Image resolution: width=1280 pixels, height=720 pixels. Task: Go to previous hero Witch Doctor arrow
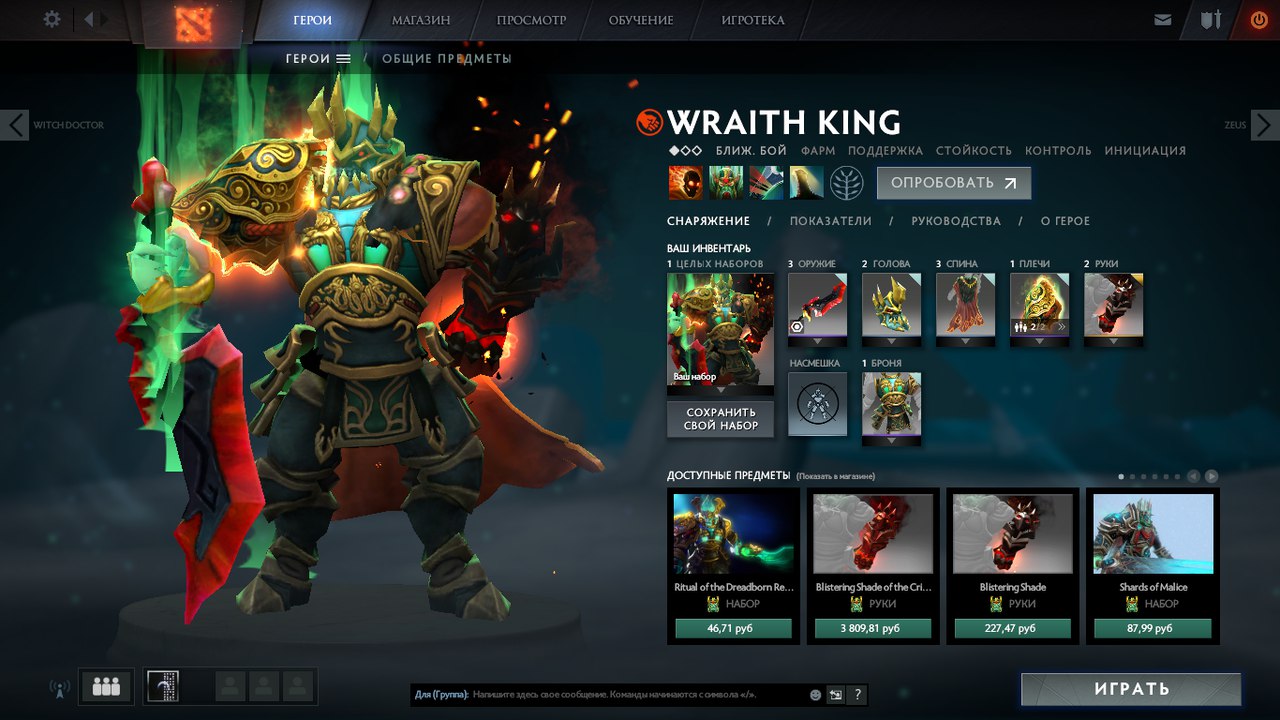pos(14,125)
